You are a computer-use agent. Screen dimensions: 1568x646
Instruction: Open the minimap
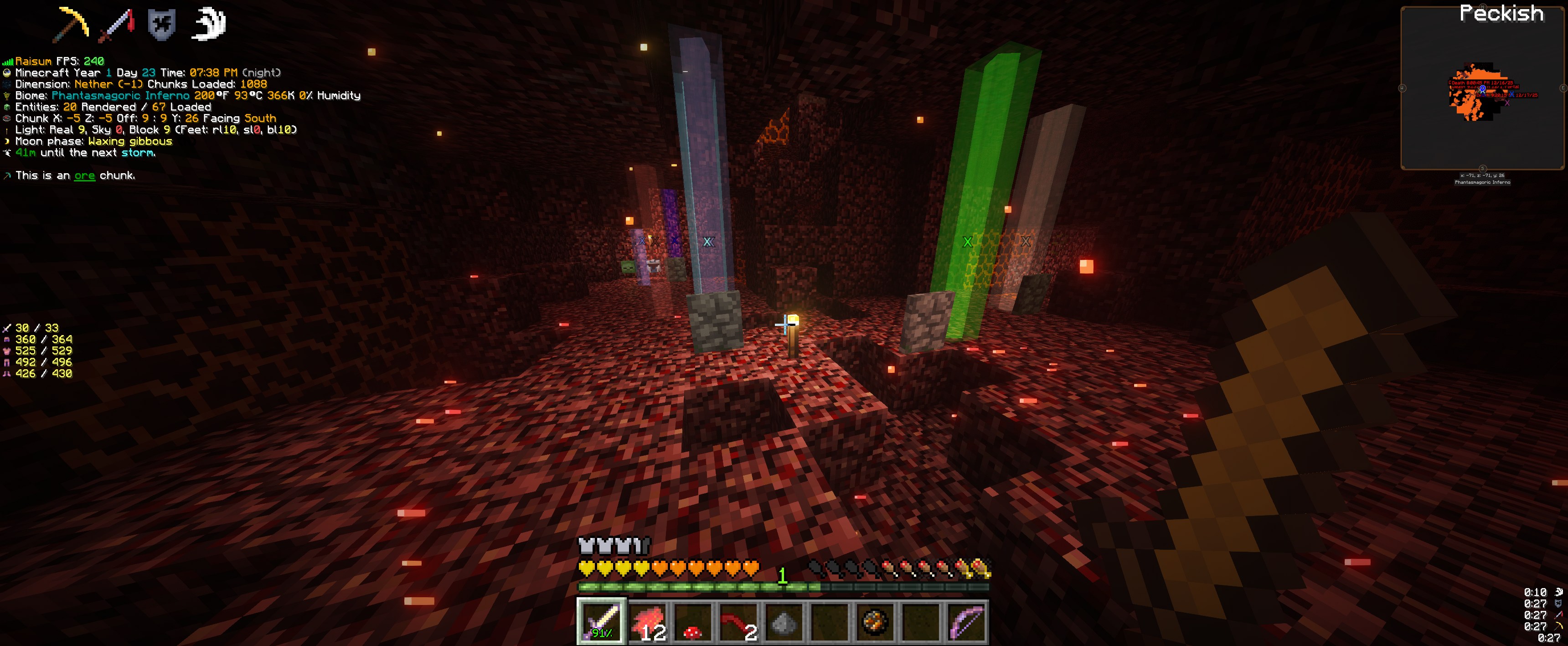pyautogui.click(x=1482, y=88)
